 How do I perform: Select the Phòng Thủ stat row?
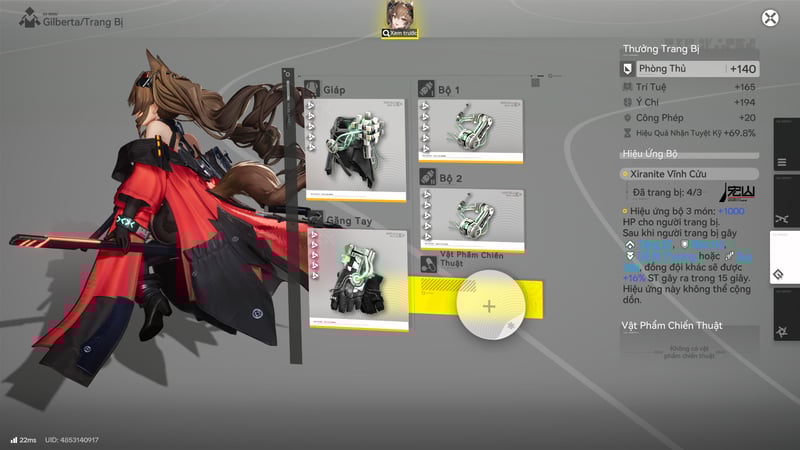tap(689, 69)
